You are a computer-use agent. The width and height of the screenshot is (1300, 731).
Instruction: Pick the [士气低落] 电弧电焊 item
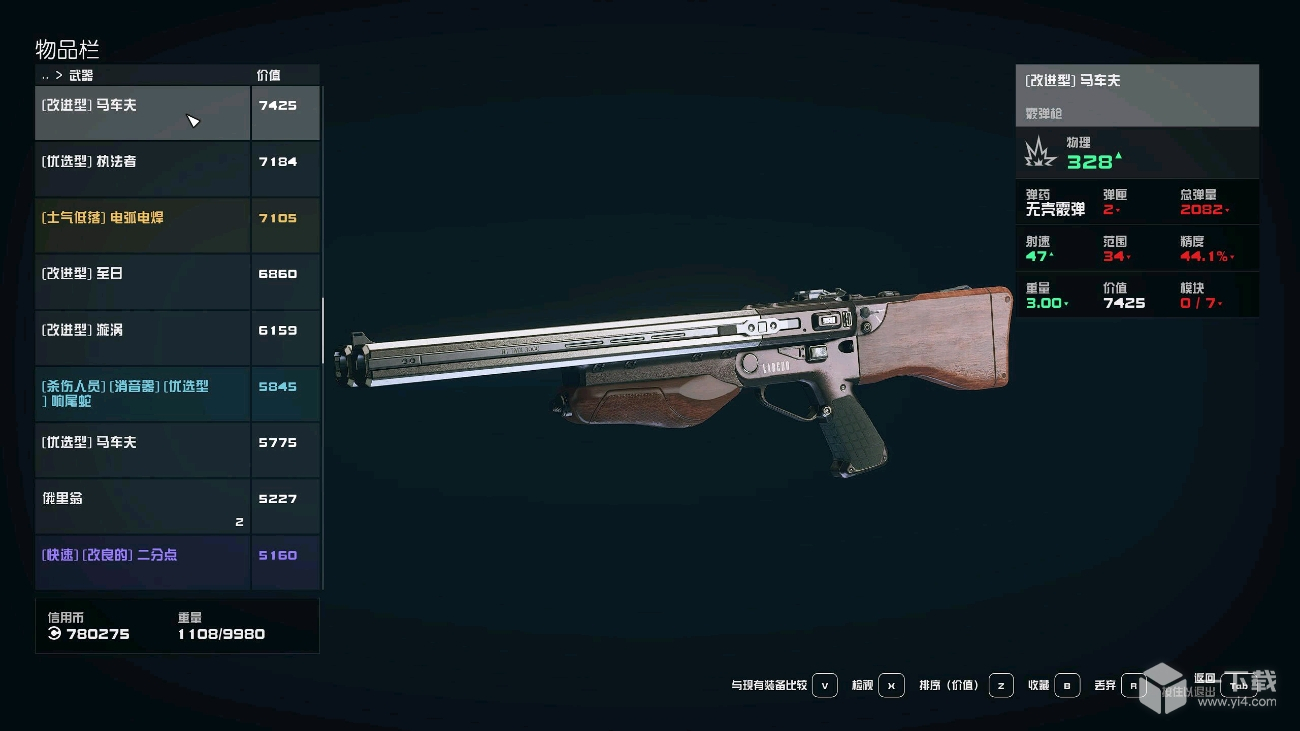[x=143, y=225]
